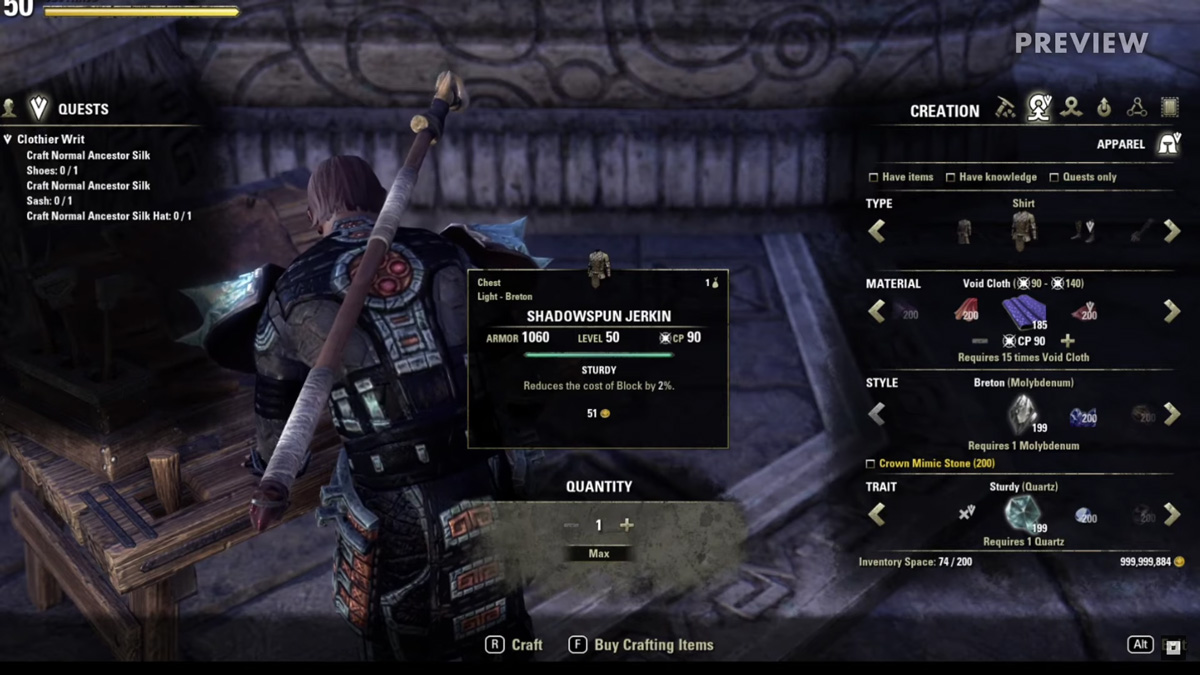Collapse the Clothier Writ quest tracker entry
1200x675 pixels.
(8, 140)
